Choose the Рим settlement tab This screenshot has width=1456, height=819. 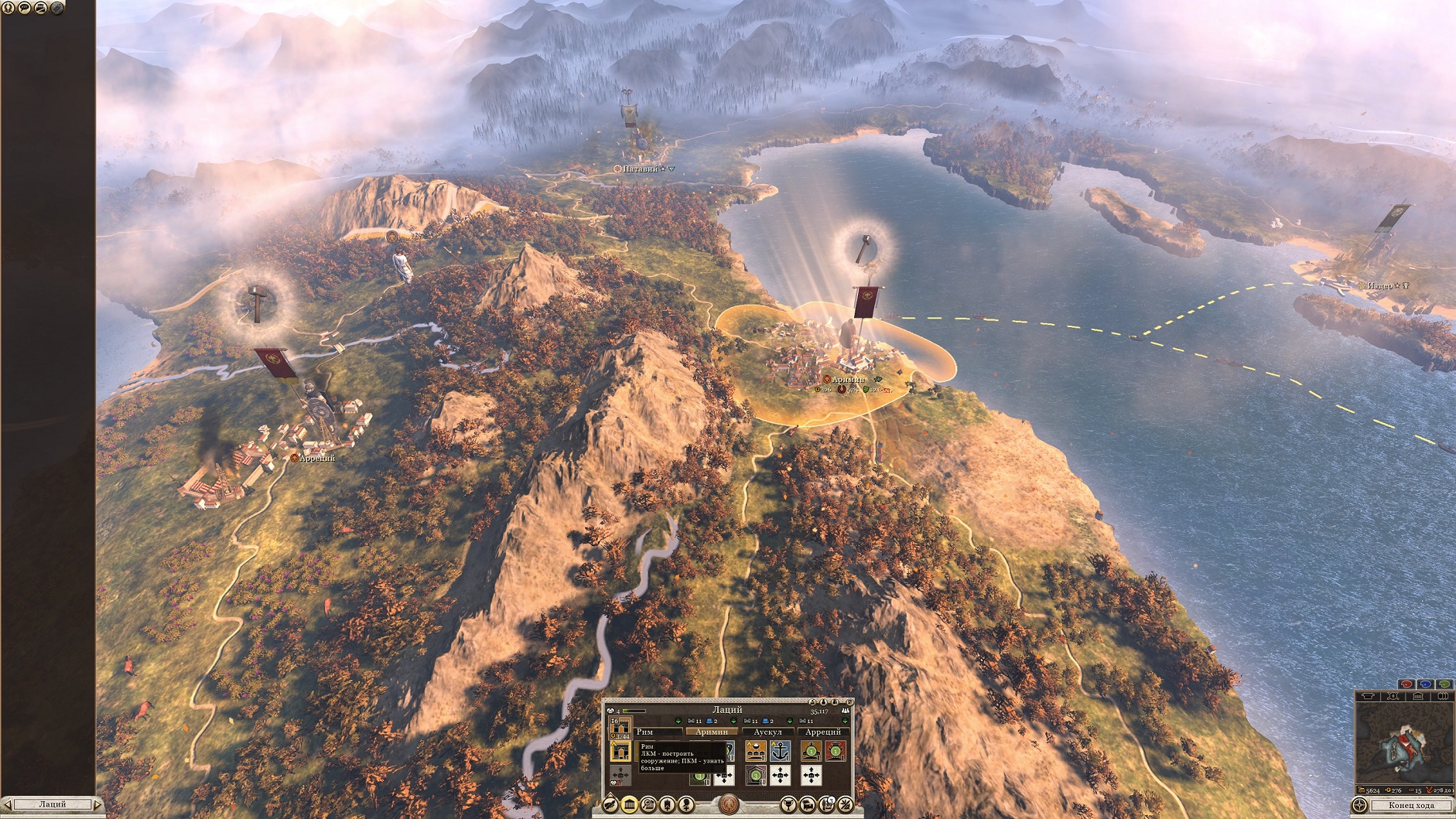coord(644,732)
